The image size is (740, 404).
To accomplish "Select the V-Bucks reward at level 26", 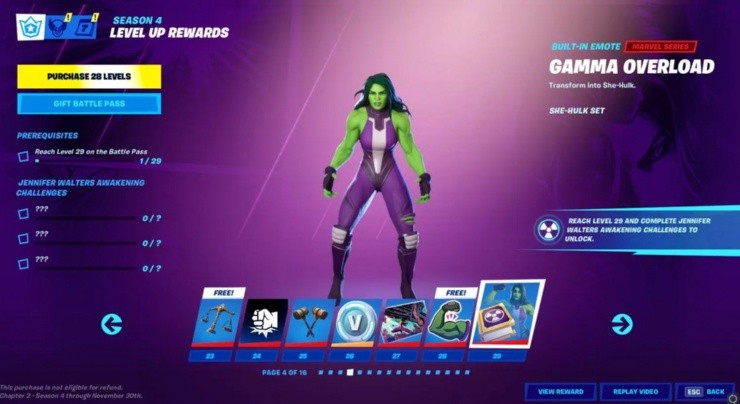I will (356, 322).
